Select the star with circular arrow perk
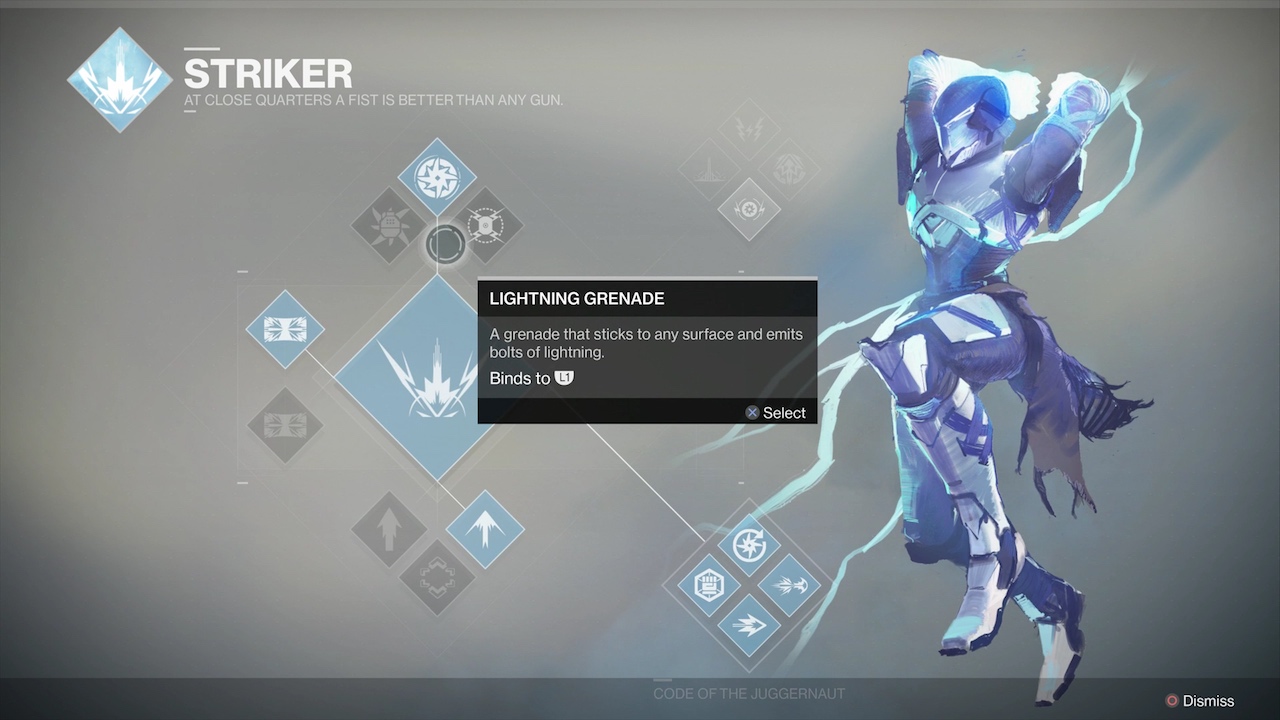 point(749,545)
